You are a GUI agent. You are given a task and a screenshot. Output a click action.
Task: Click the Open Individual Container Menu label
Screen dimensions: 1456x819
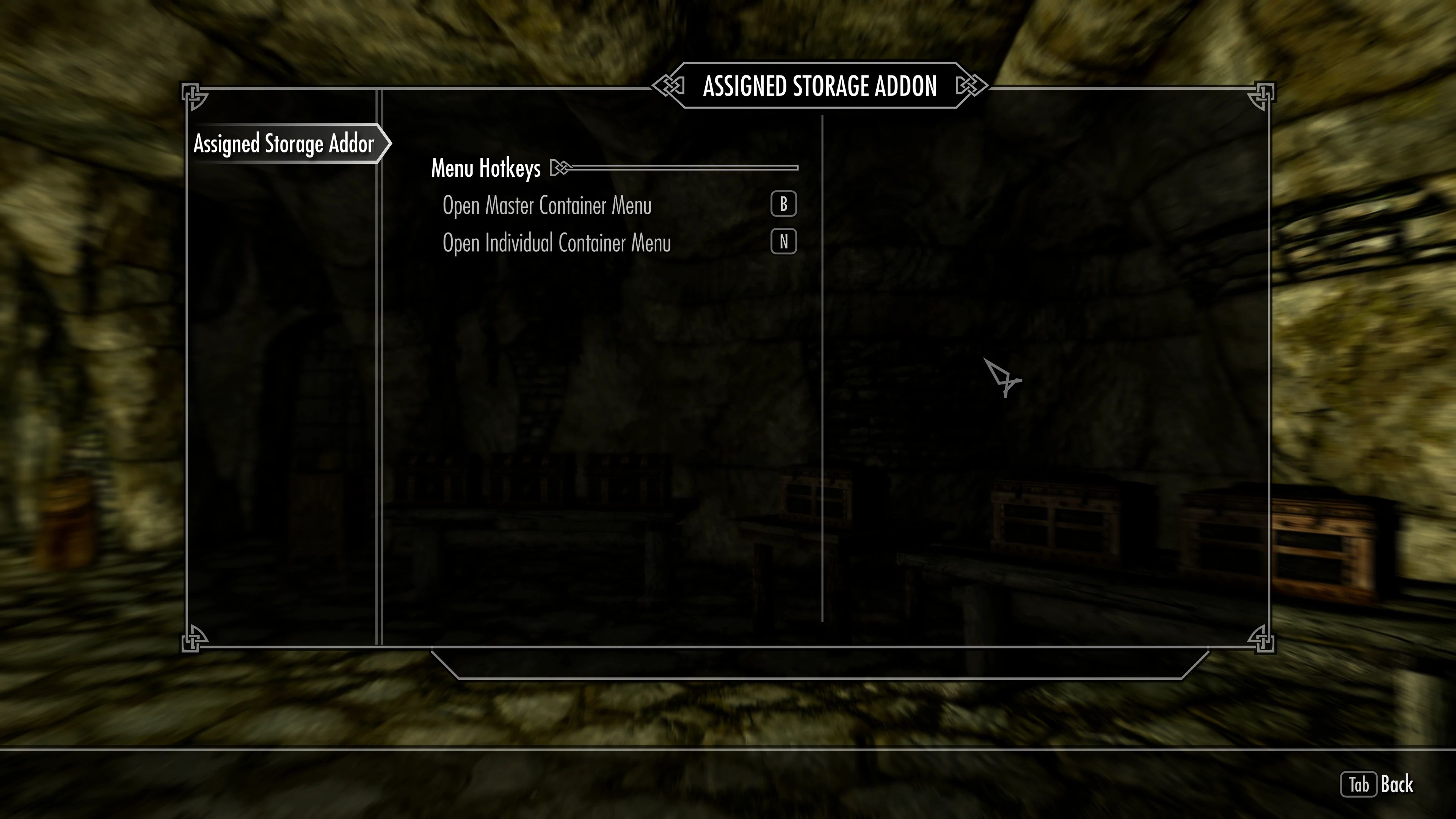click(557, 243)
